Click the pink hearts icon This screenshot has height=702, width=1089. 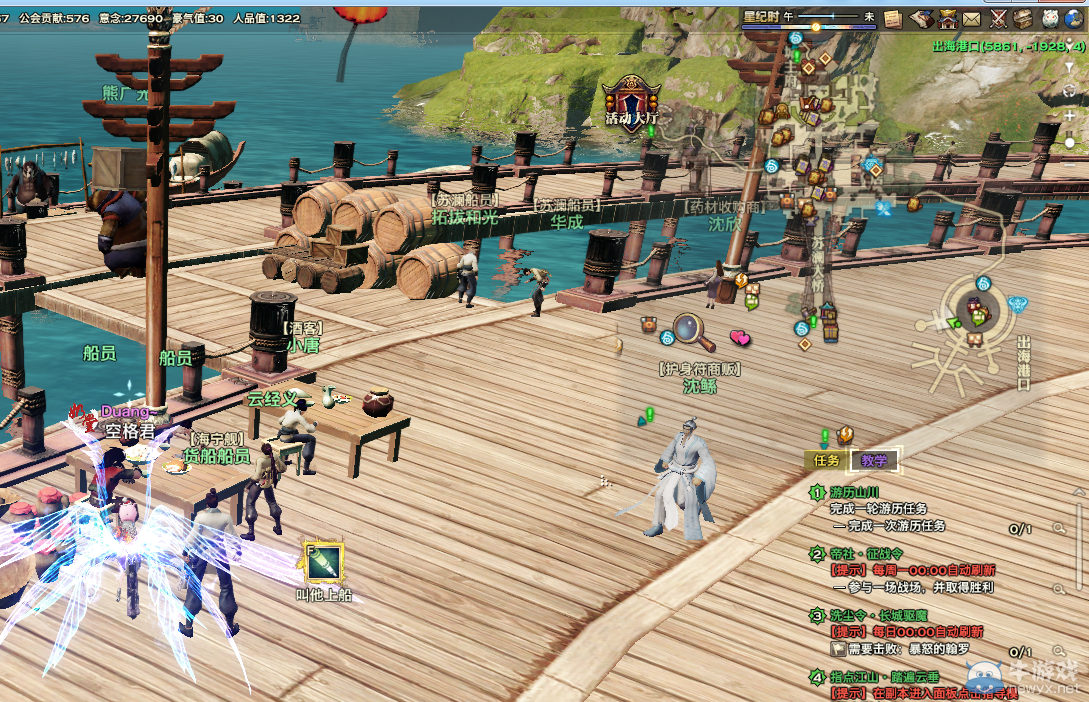coord(740,337)
